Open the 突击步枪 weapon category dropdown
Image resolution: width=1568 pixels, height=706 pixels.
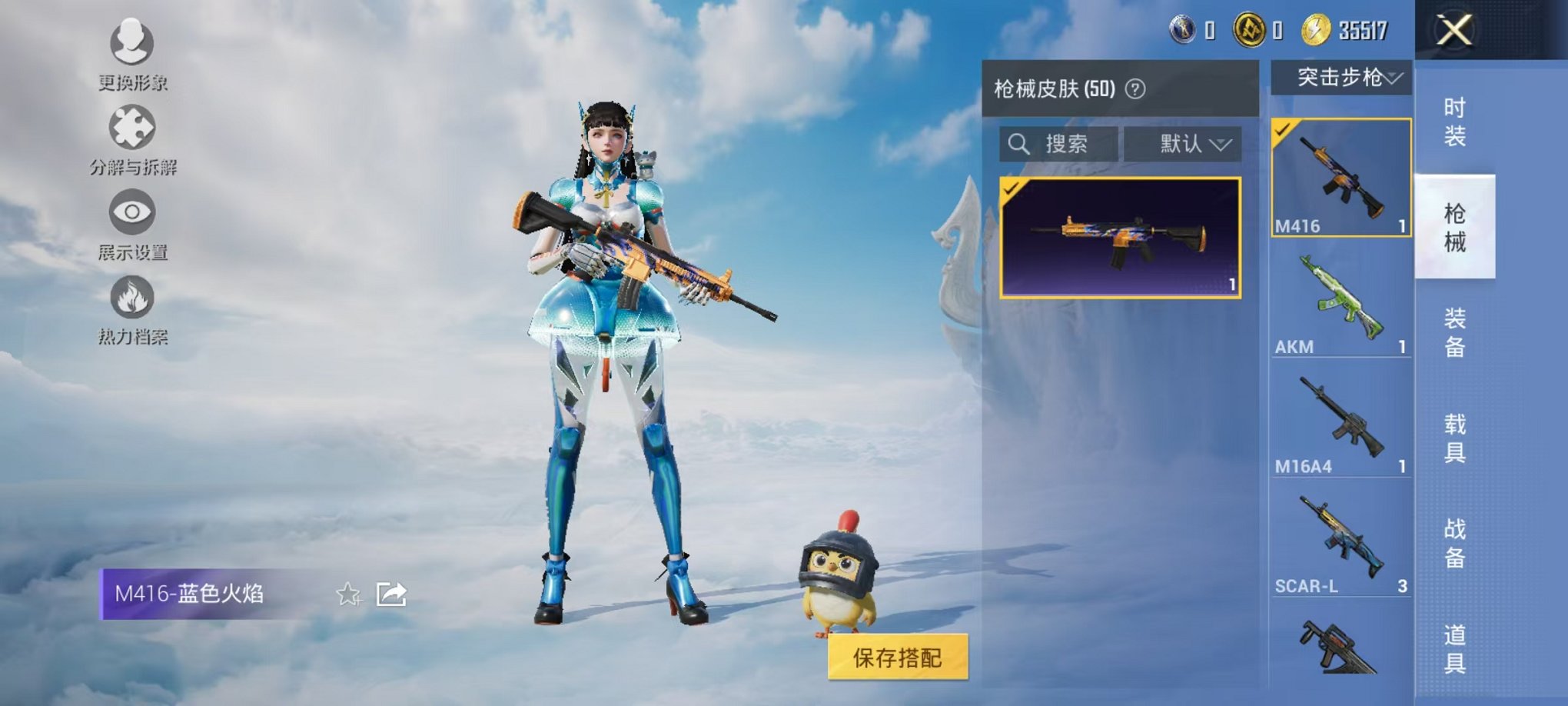(x=1341, y=78)
